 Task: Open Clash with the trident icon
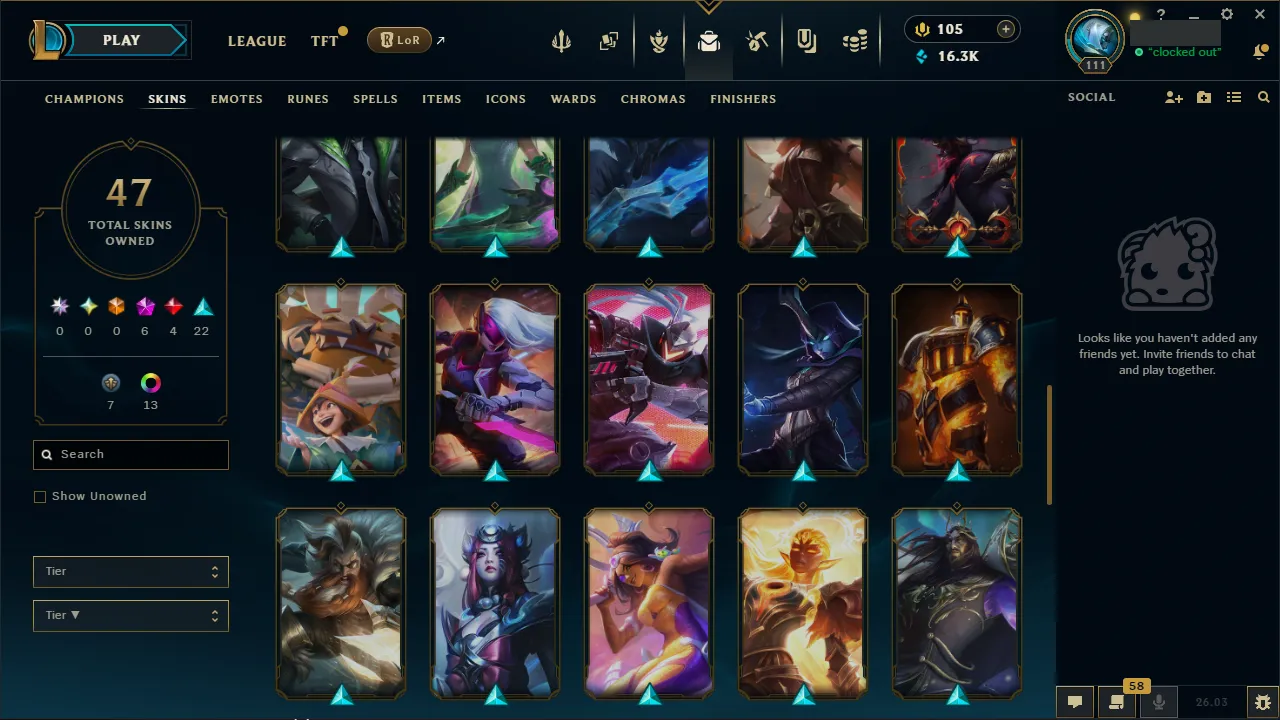pos(561,41)
